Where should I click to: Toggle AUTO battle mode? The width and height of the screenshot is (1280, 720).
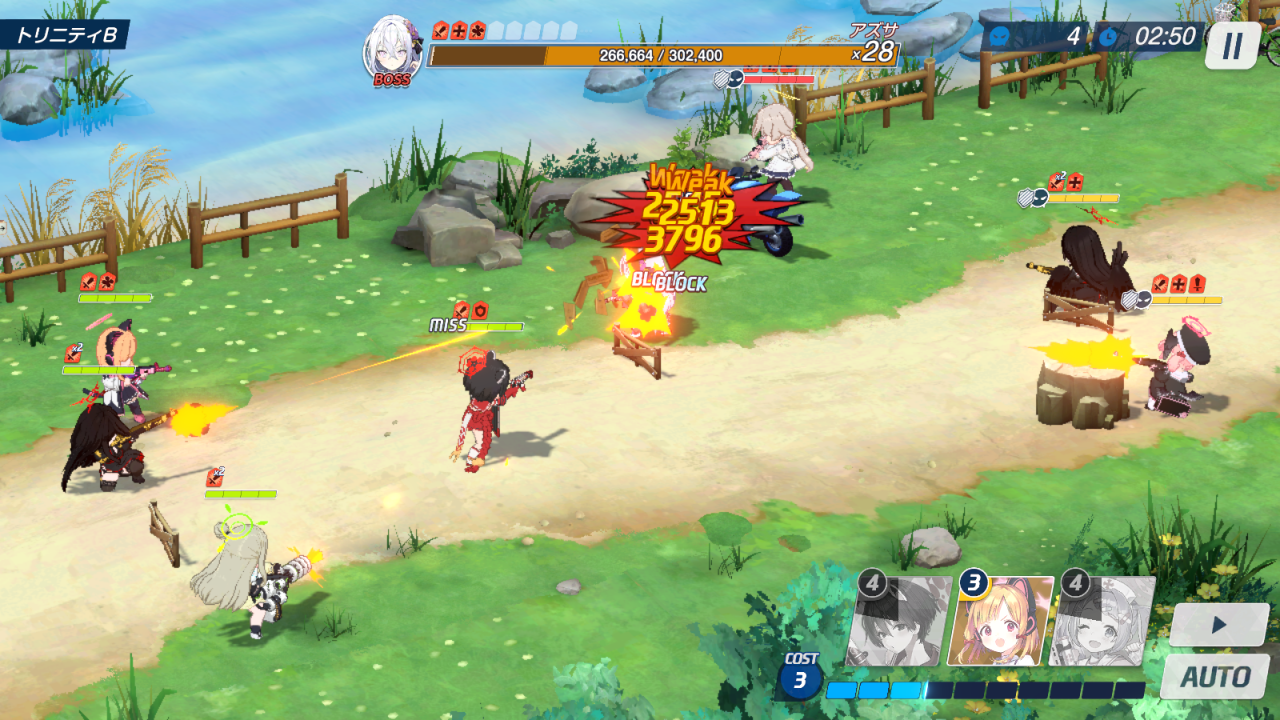click(x=1215, y=677)
